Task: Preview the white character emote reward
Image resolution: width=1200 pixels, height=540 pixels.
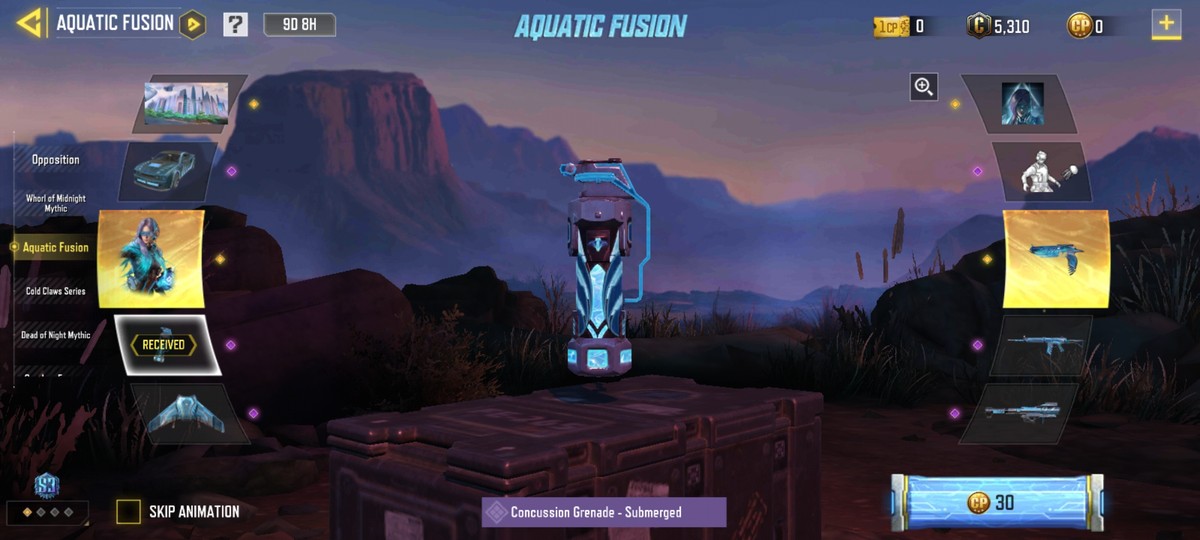Action: click(1040, 170)
